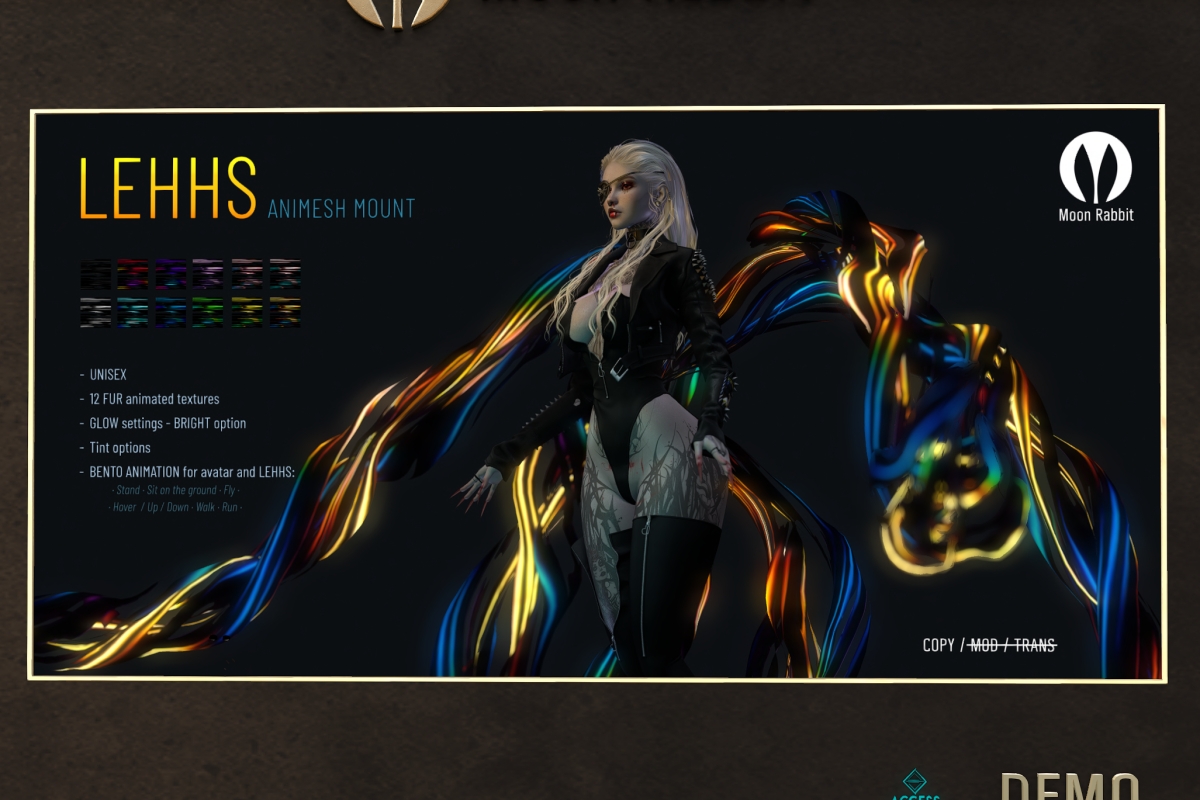The width and height of the screenshot is (1200, 800).
Task: Open the teal Access event logo
Action: tap(915, 785)
